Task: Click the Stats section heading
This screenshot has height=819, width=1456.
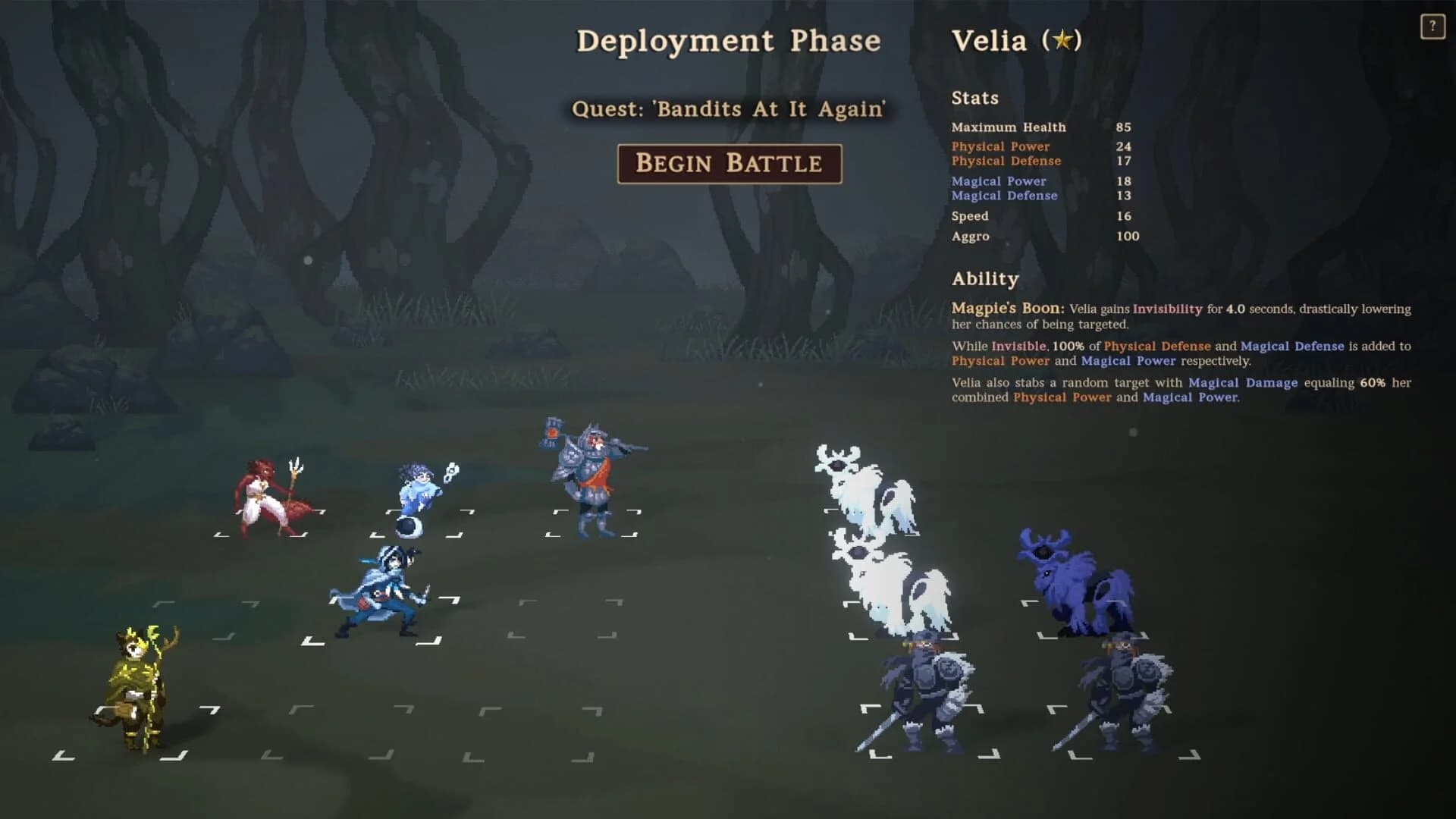Action: tap(975, 98)
